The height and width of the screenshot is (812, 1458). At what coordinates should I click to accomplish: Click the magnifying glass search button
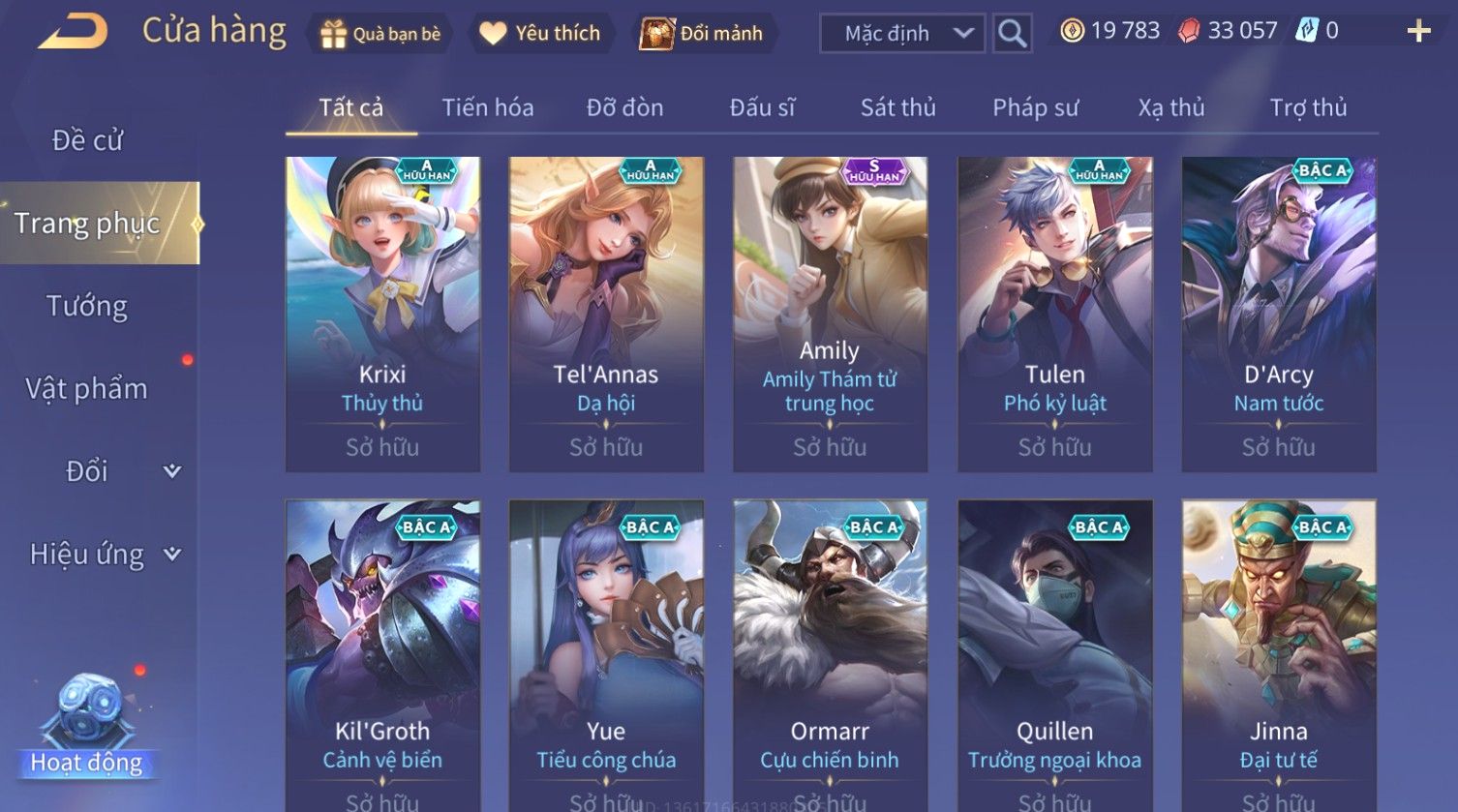(1012, 34)
